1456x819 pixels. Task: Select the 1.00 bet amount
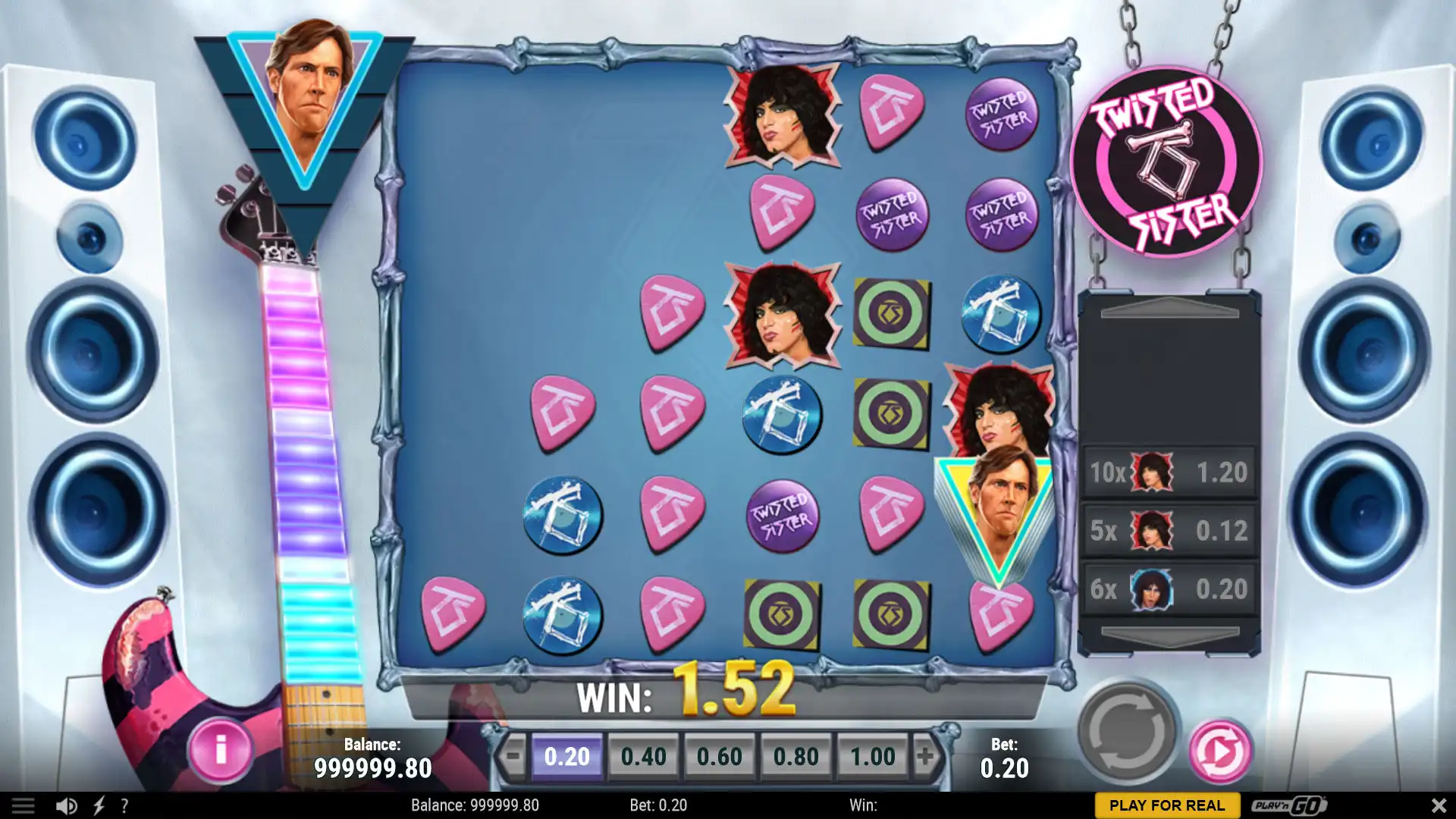[872, 756]
